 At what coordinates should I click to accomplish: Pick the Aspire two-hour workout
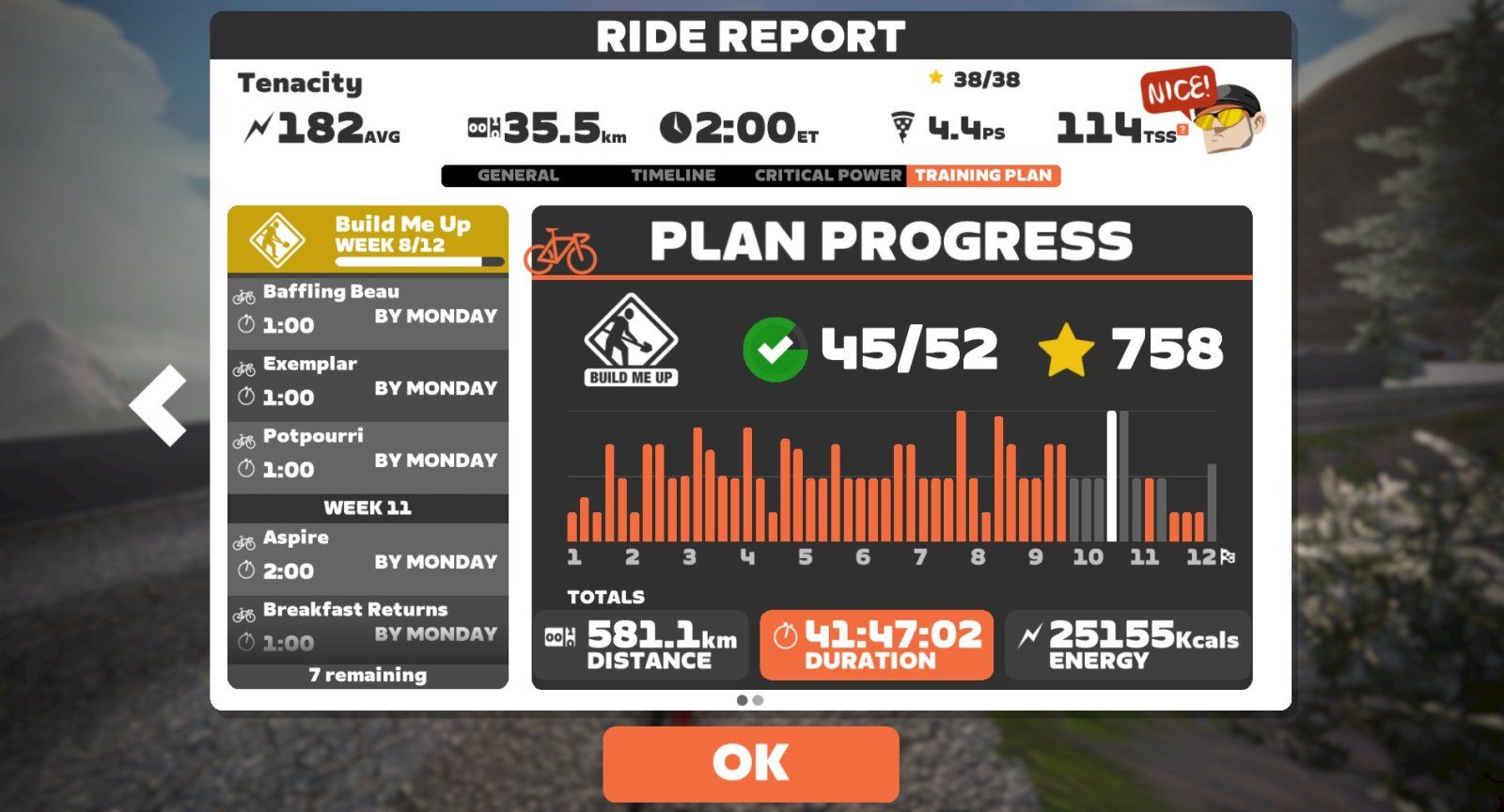pos(368,555)
